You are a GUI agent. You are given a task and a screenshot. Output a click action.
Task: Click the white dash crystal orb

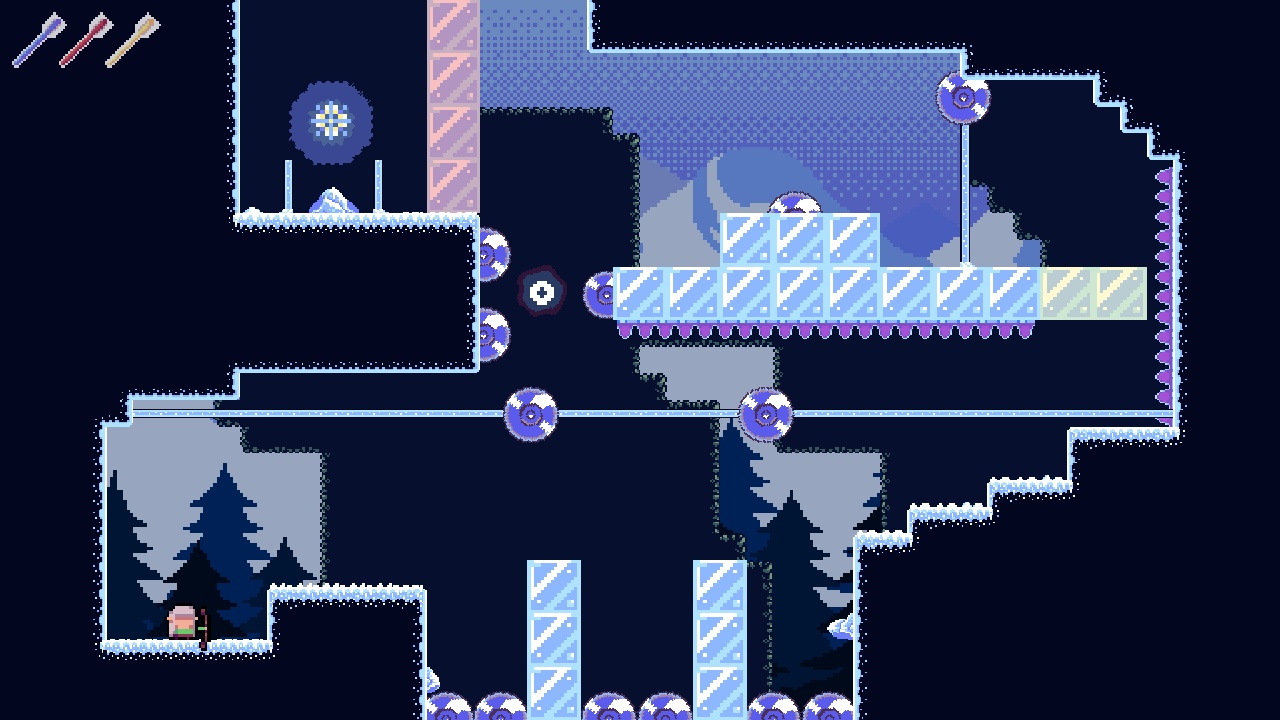click(x=541, y=292)
